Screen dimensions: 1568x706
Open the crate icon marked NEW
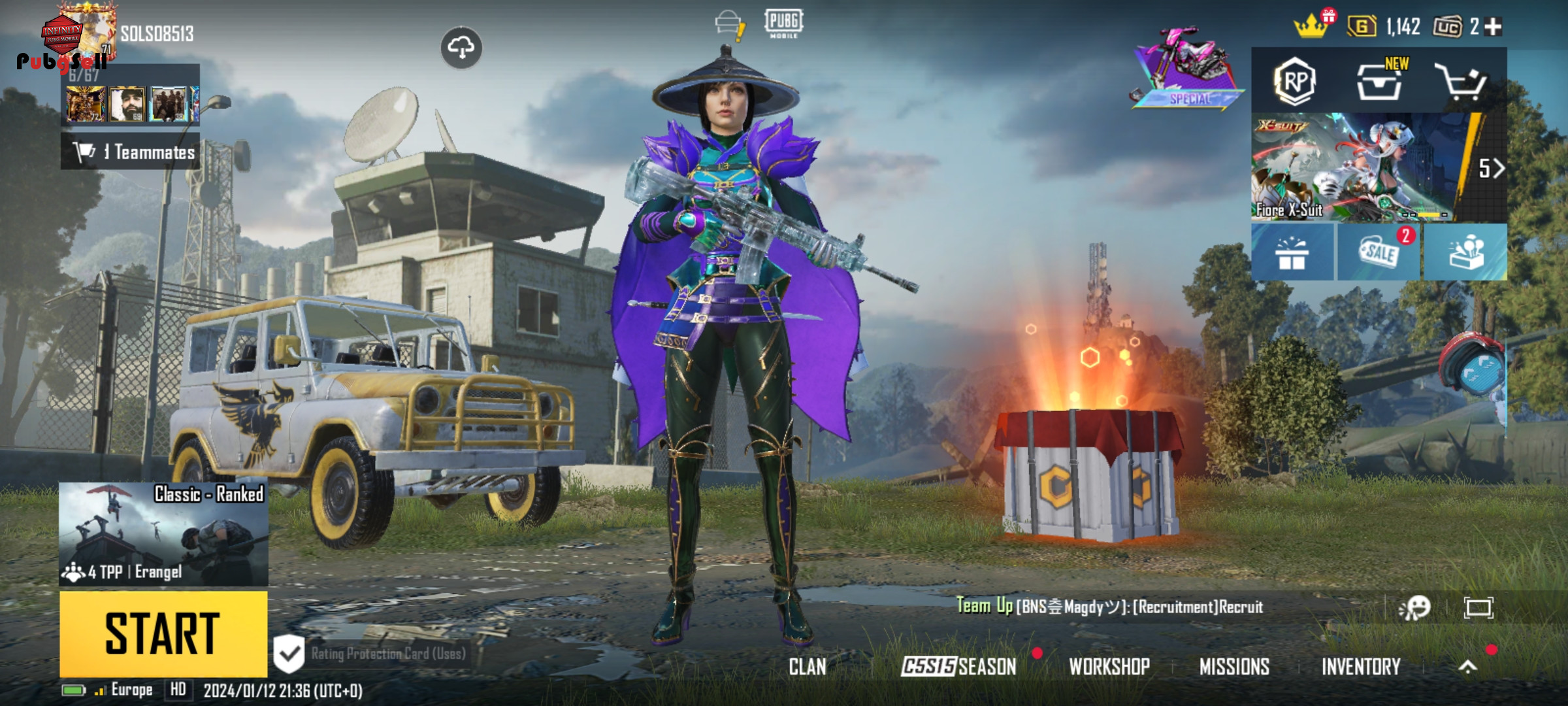tap(1379, 83)
